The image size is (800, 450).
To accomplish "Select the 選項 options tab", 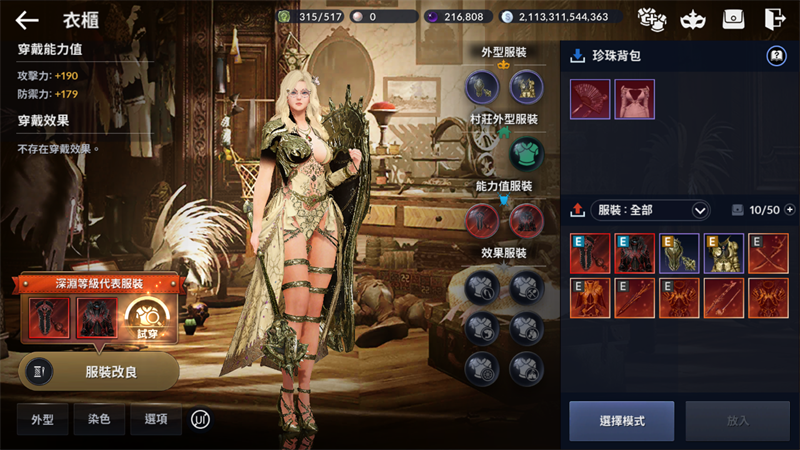I will (156, 420).
